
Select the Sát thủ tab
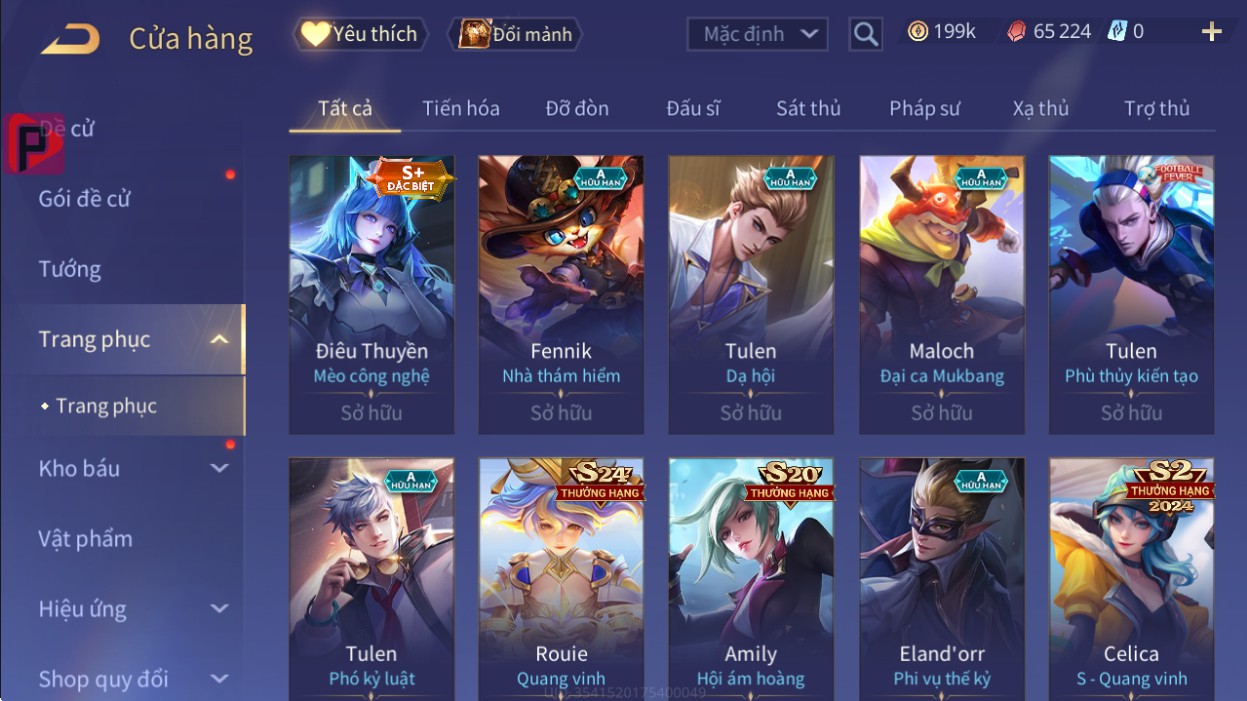coord(808,108)
